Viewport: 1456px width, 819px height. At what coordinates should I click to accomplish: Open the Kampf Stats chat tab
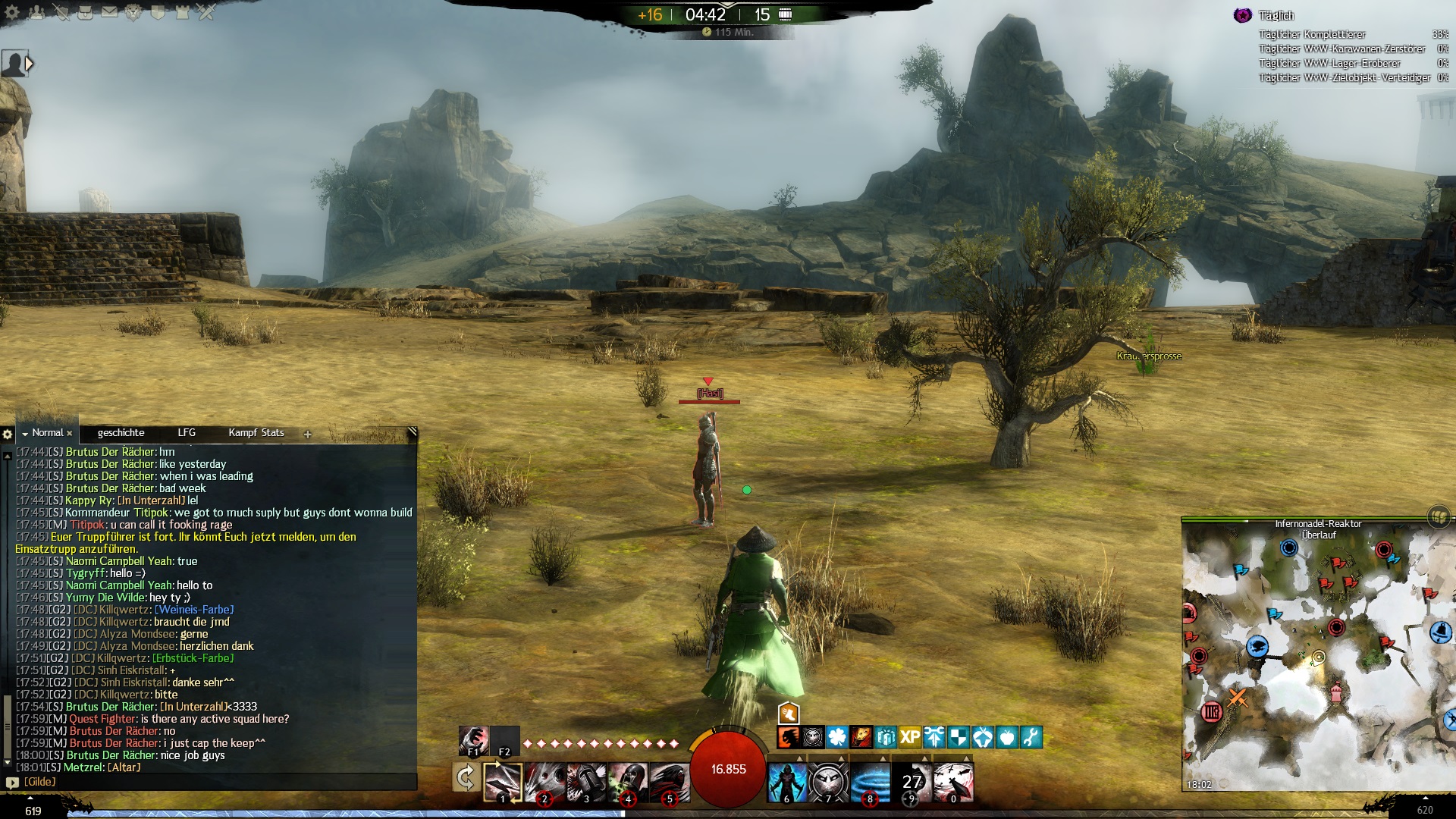(256, 433)
